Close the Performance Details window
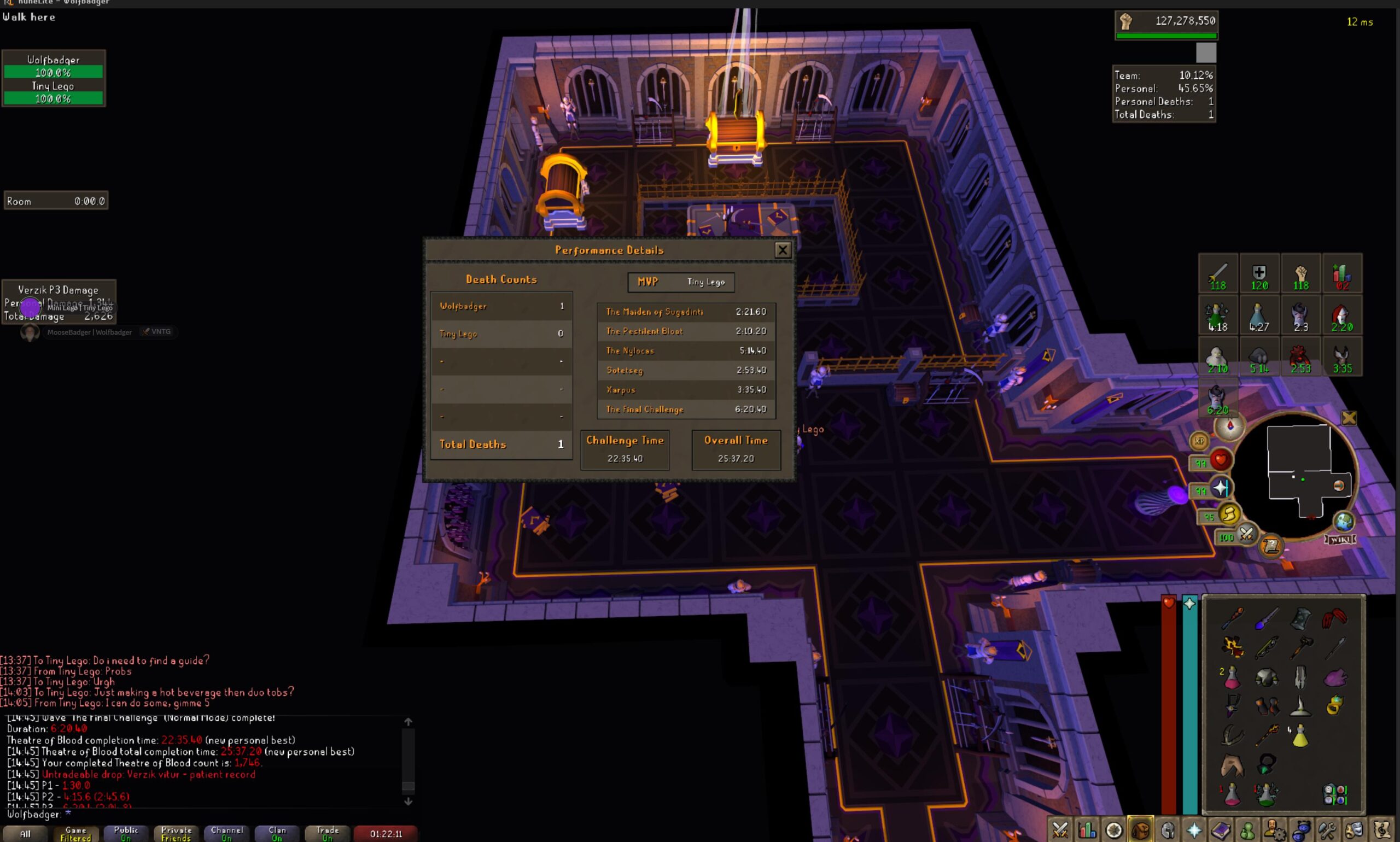1400x842 pixels. [783, 250]
